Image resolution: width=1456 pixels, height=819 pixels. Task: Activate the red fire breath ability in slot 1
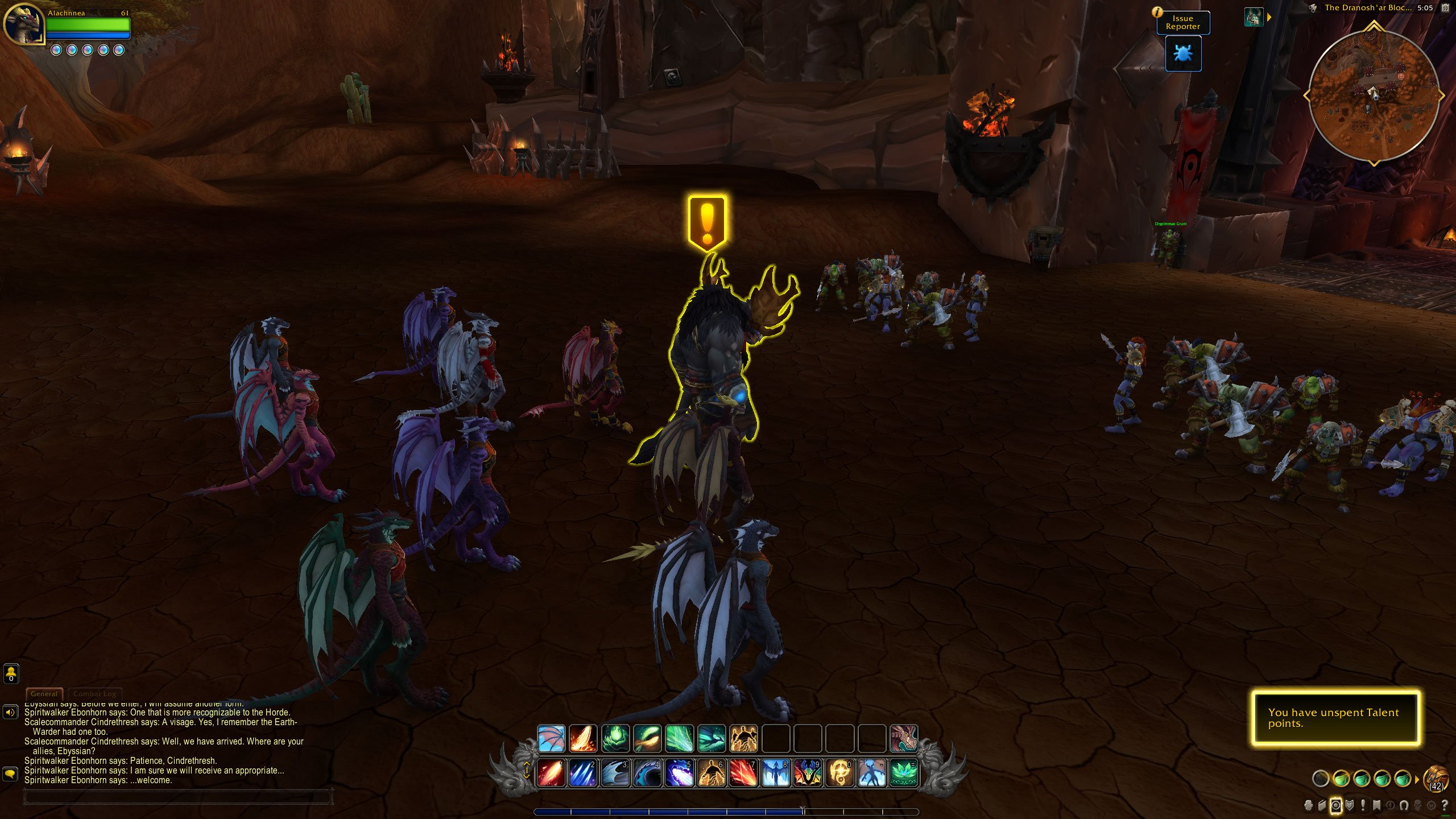[551, 773]
